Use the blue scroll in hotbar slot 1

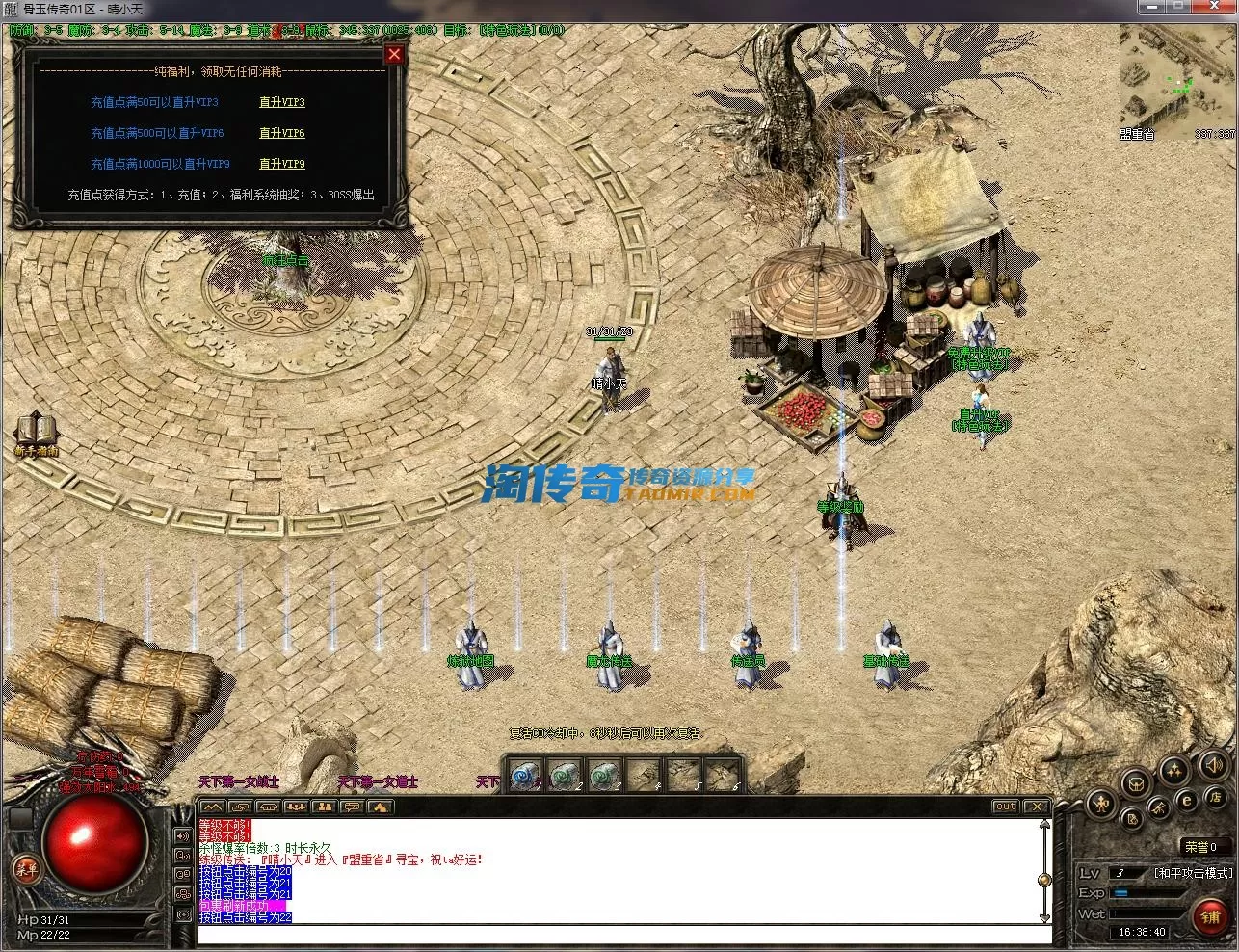coord(523,775)
